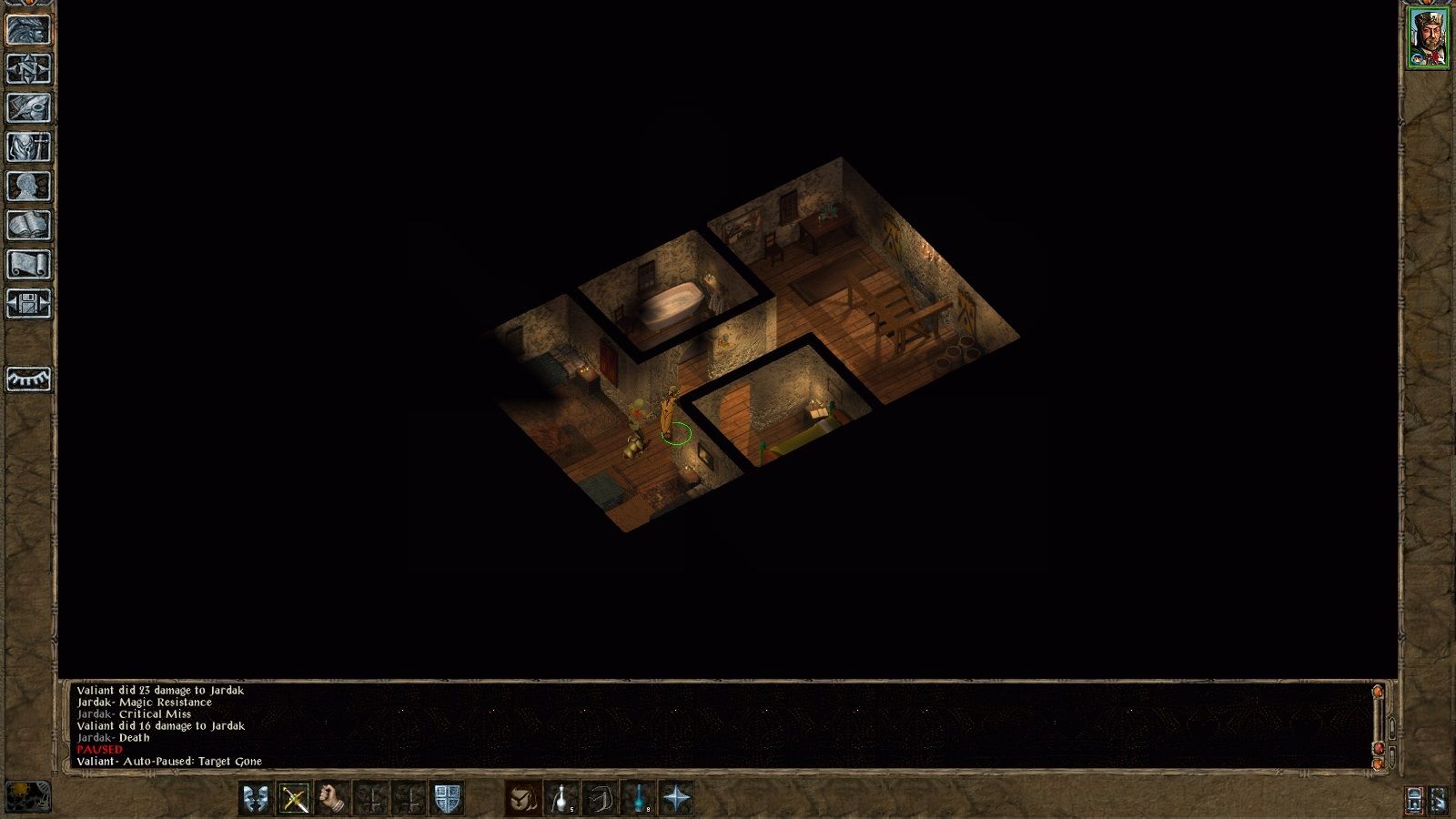Select the fist unarmed attack icon

point(329,799)
